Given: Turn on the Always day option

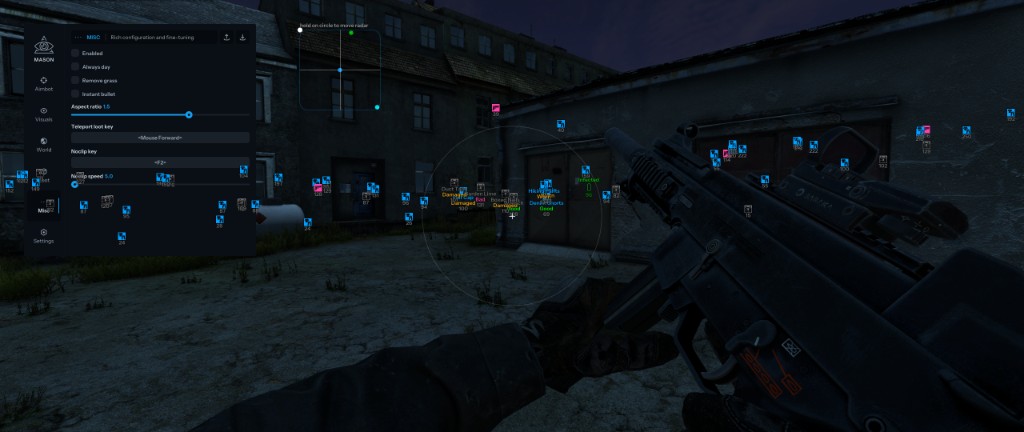Looking at the screenshot, I should coord(76,66).
